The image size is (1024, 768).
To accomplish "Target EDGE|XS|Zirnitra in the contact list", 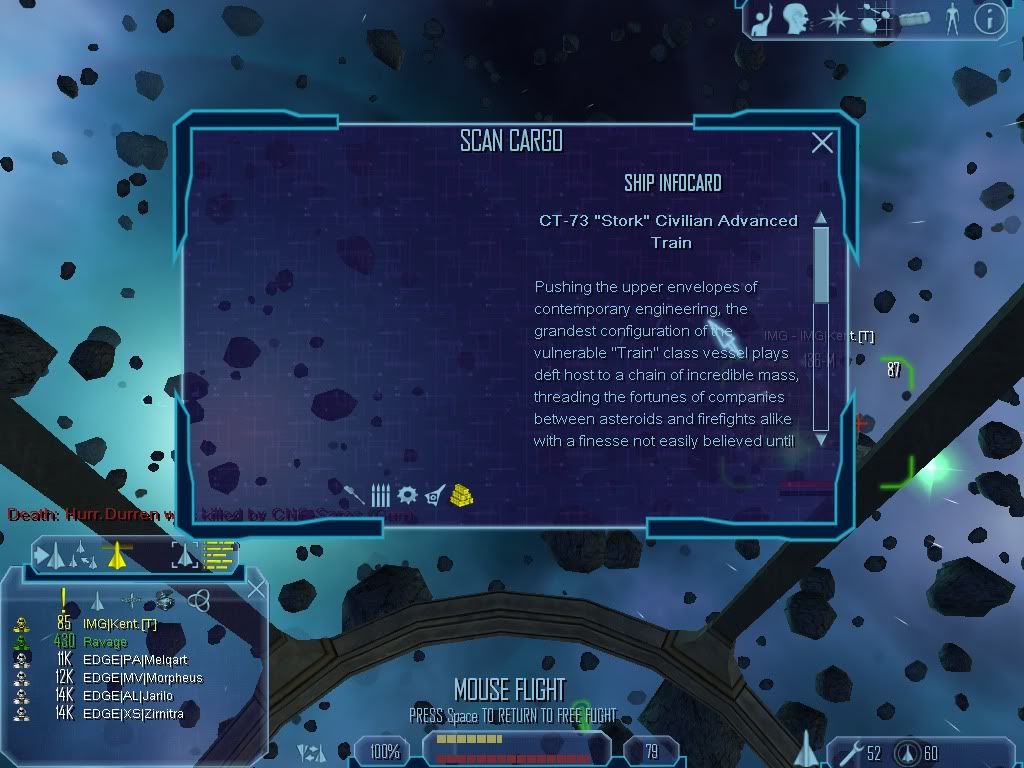I will point(133,714).
